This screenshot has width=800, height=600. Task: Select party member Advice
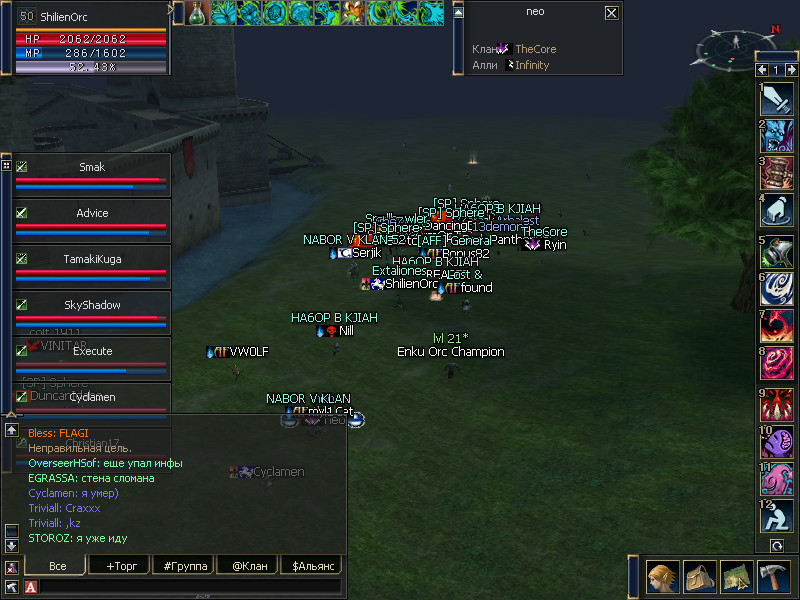pyautogui.click(x=91, y=214)
